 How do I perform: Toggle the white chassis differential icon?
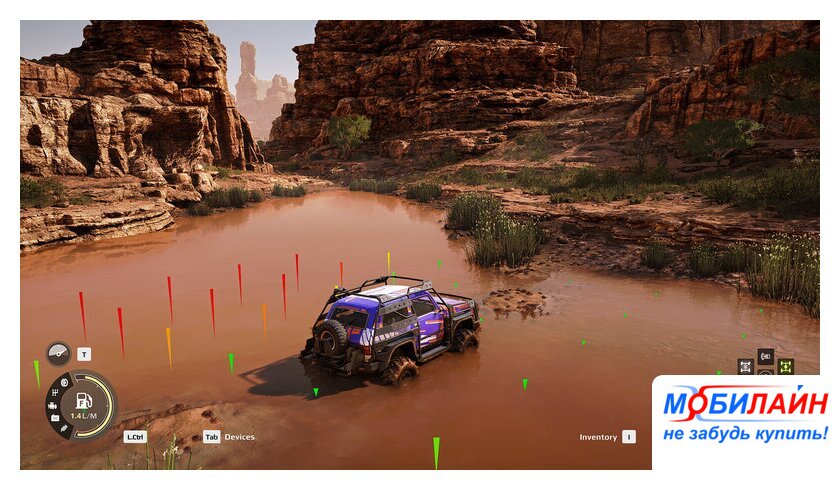[x=745, y=366]
